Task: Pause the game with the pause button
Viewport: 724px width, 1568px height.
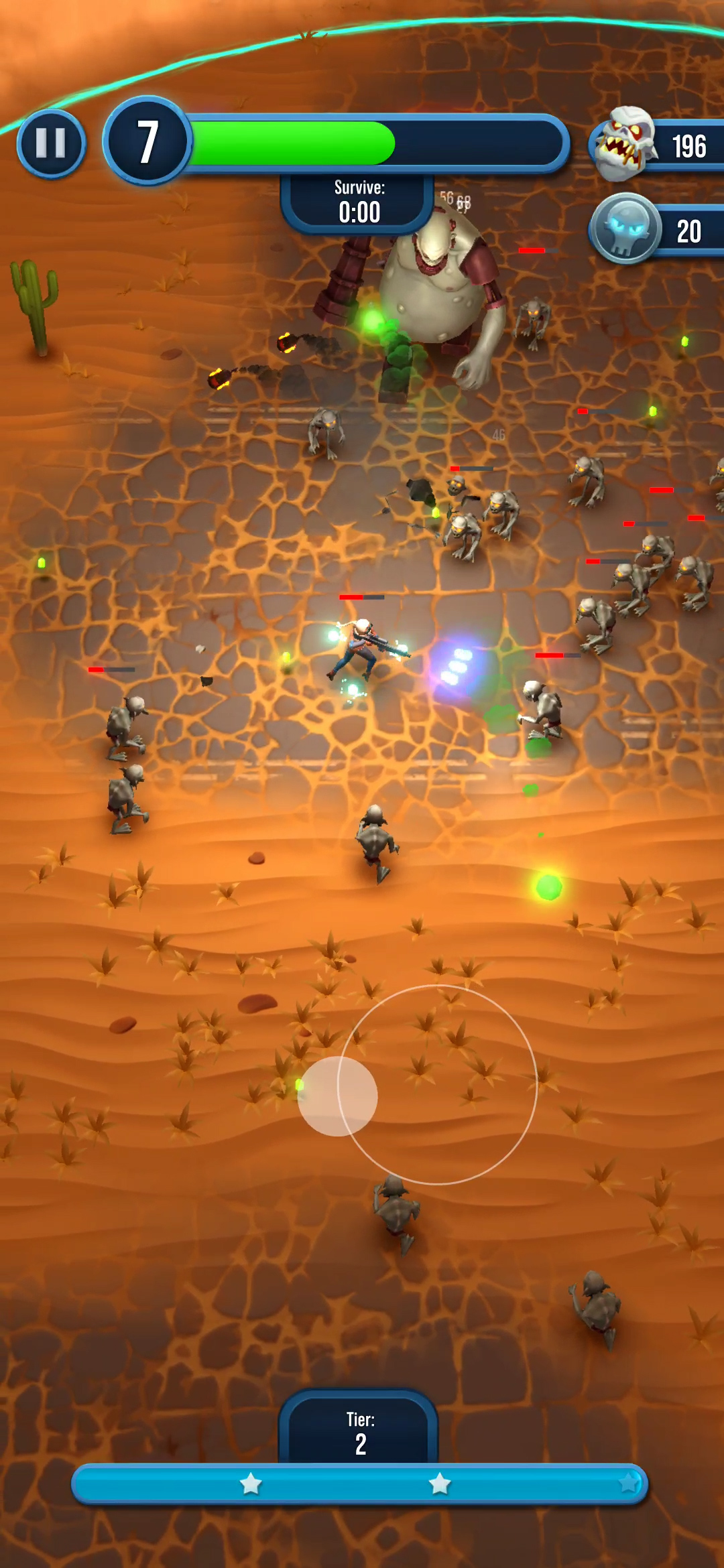Action: [x=51, y=143]
